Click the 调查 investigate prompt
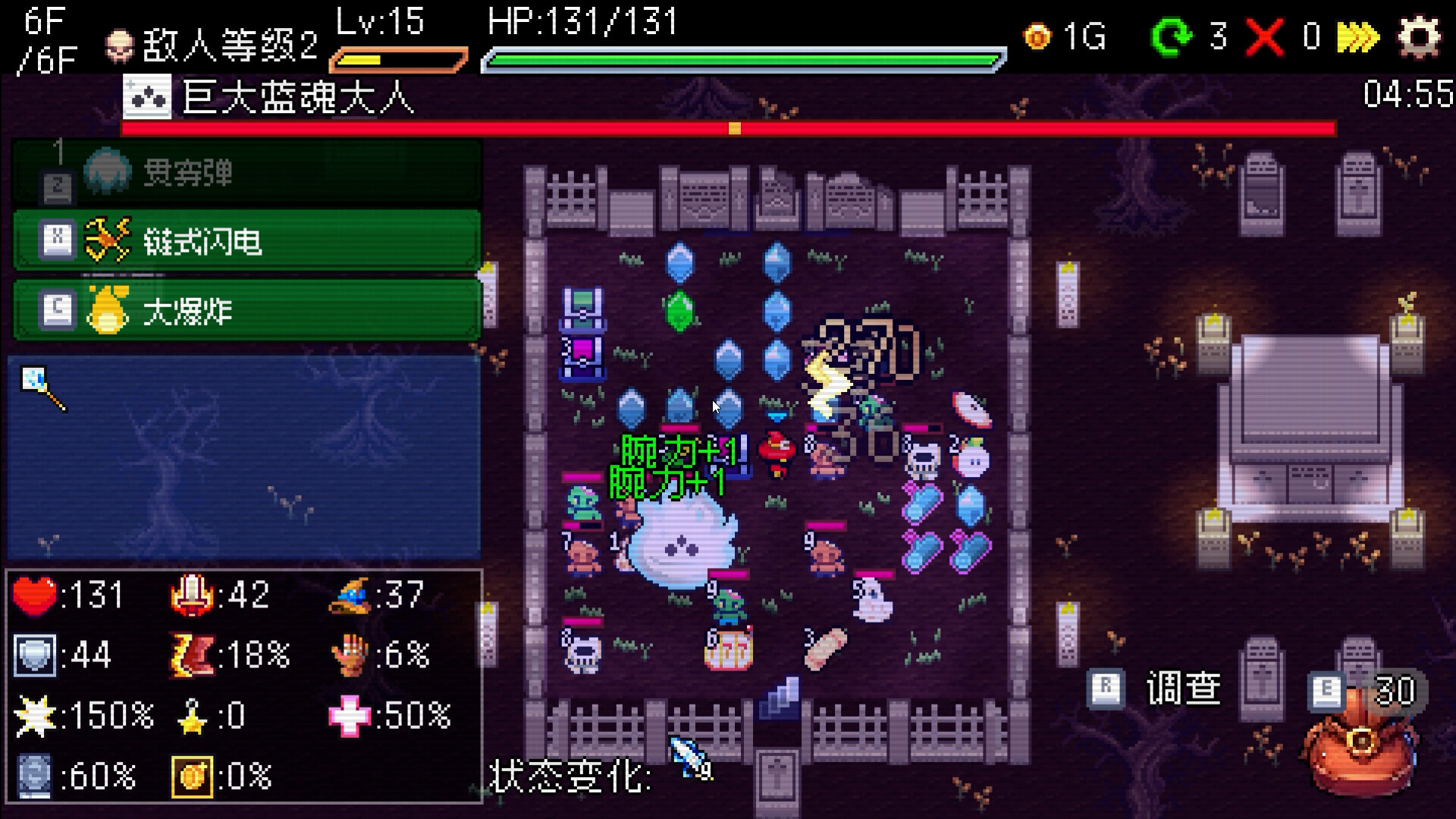 click(1184, 687)
